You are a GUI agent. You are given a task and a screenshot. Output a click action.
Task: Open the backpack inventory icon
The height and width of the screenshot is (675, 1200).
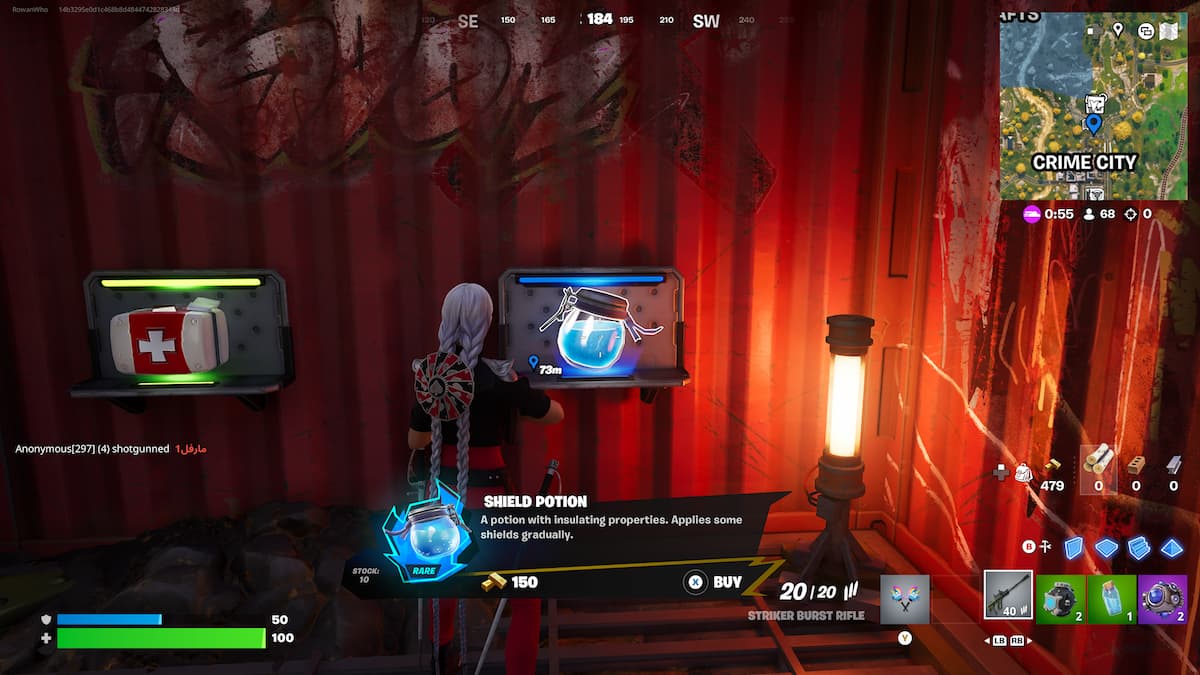point(1024,472)
